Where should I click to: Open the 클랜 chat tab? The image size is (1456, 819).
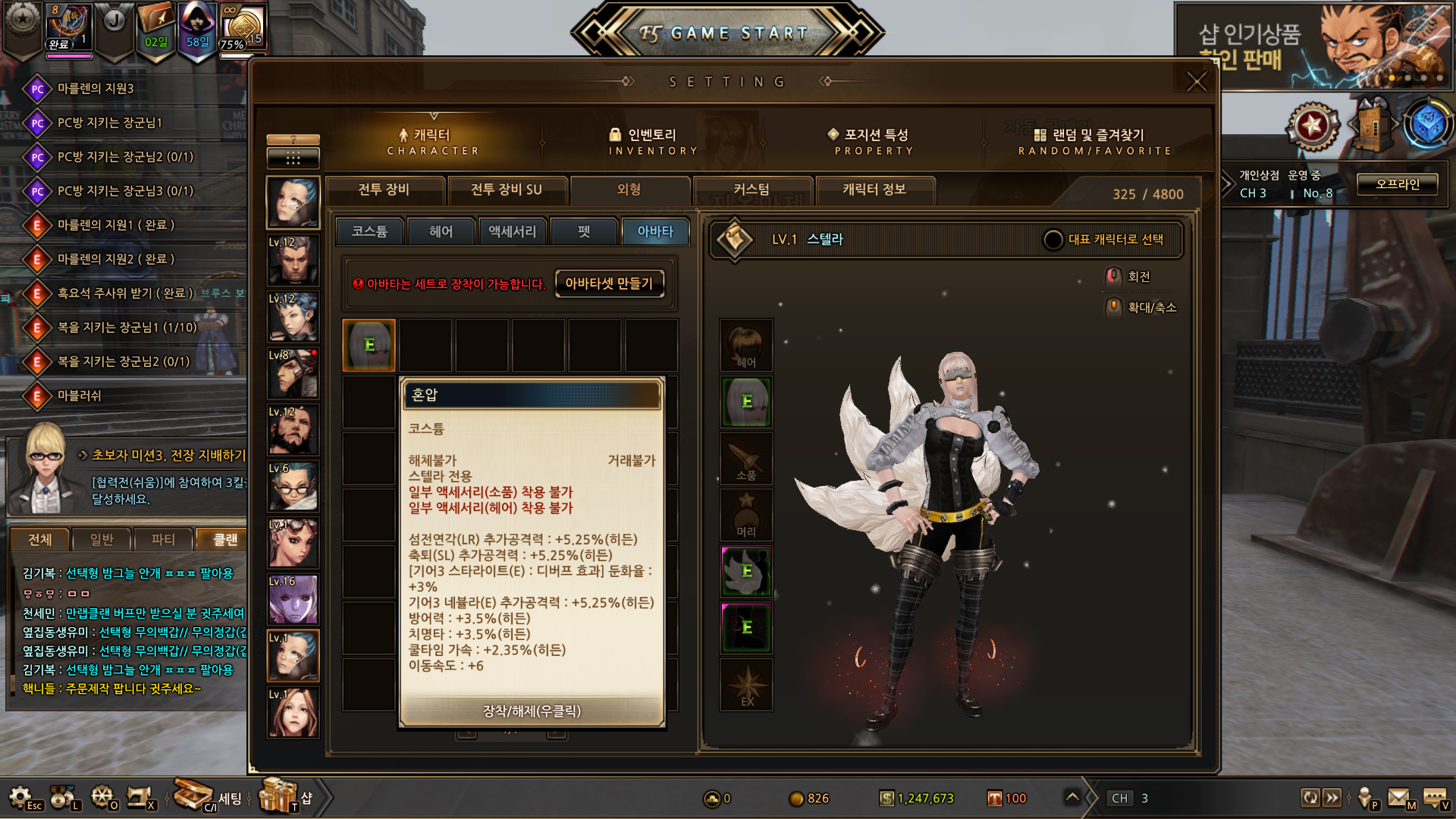(224, 539)
